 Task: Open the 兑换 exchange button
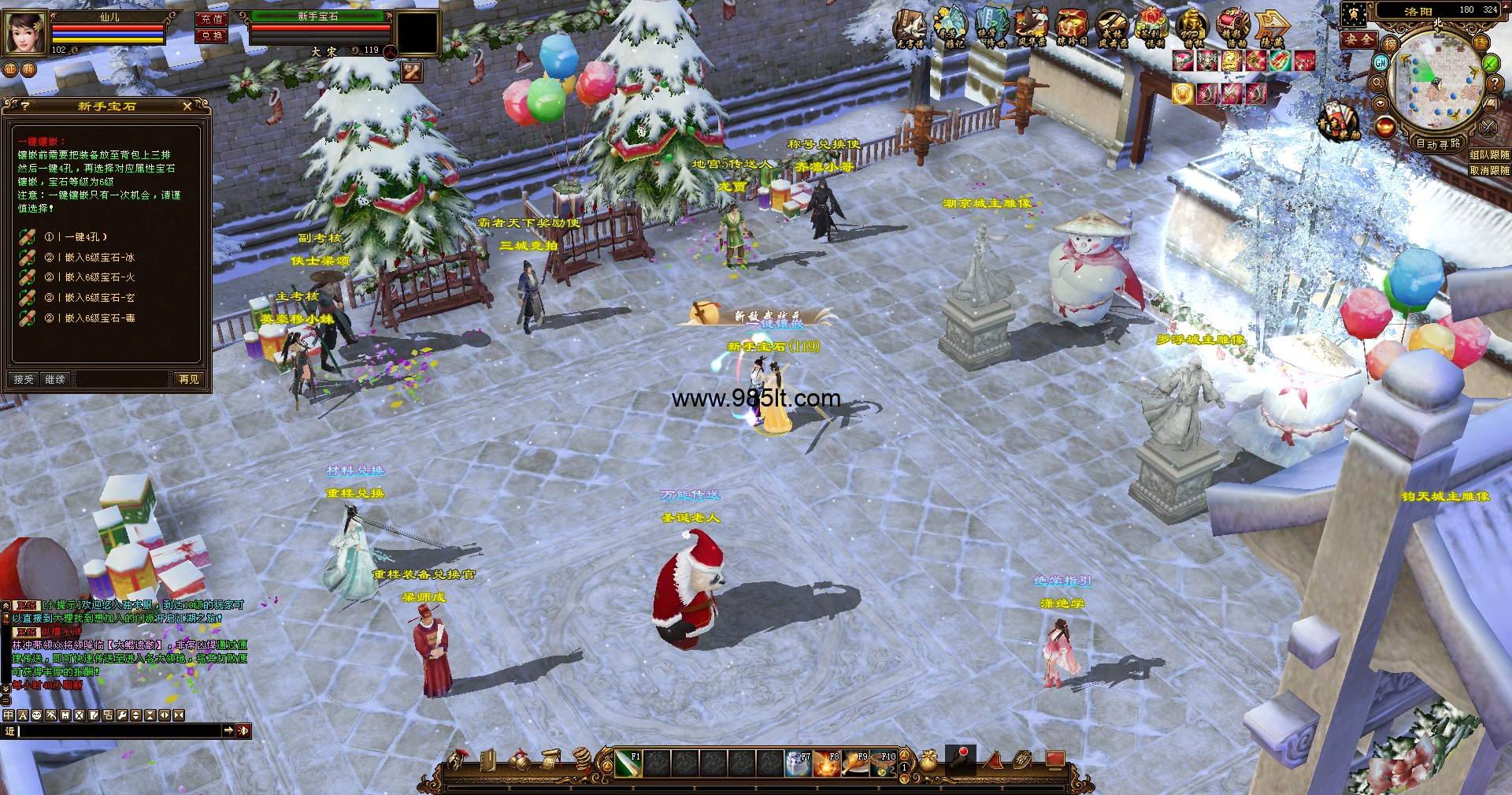(x=211, y=35)
